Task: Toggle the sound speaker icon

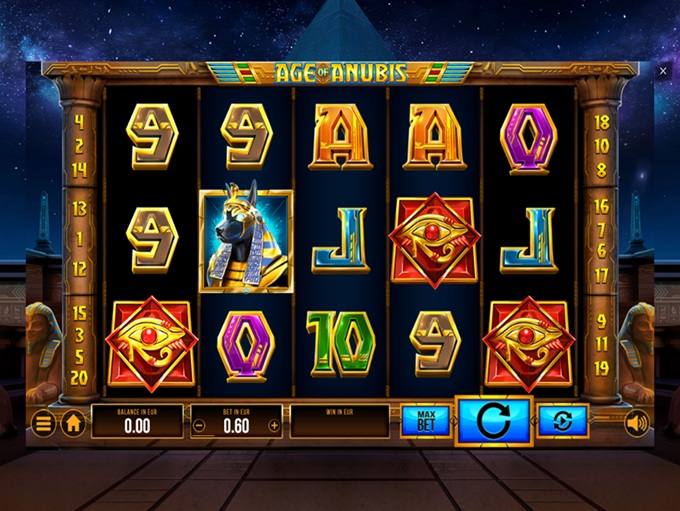Action: pos(636,423)
